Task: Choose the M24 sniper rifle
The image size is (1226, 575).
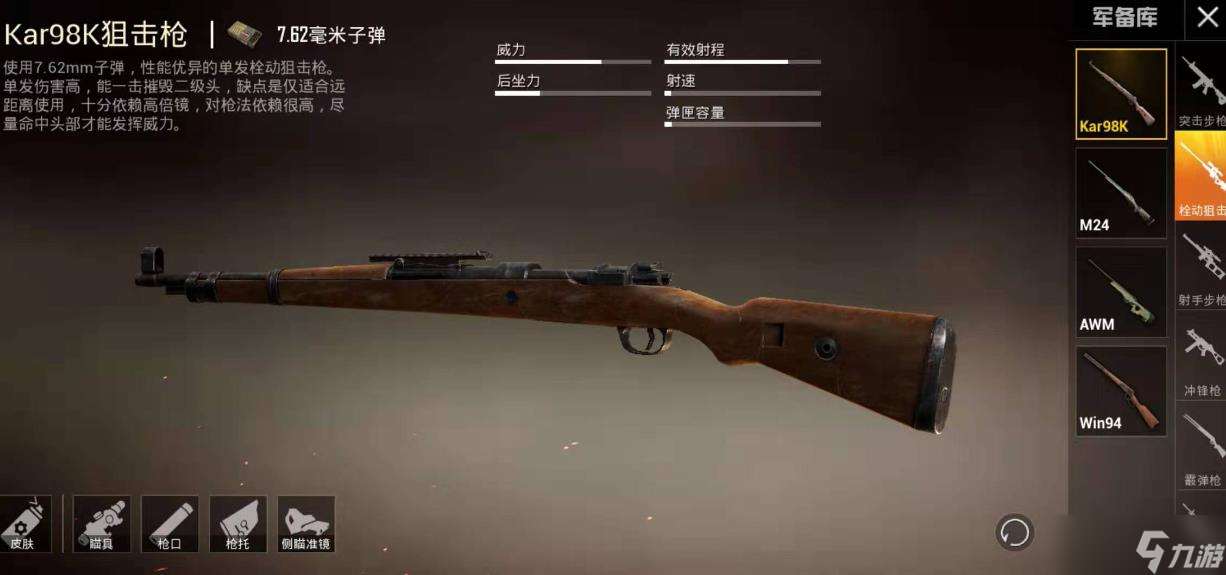Action: click(1121, 193)
